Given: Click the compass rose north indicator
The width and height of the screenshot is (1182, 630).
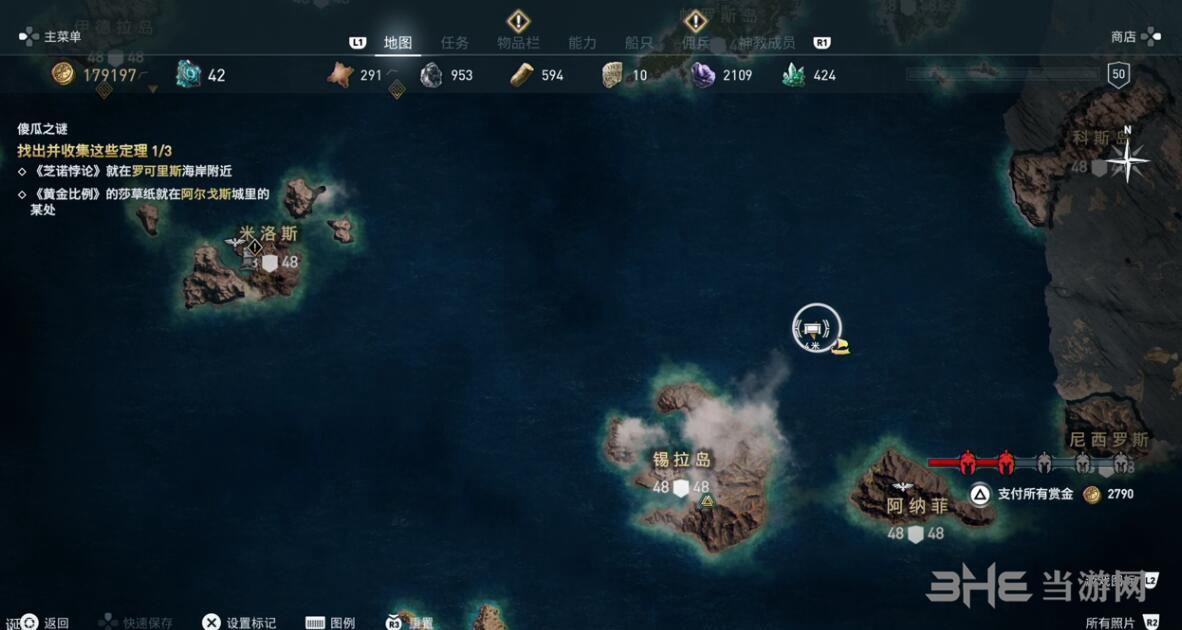Looking at the screenshot, I should coord(1128,160).
